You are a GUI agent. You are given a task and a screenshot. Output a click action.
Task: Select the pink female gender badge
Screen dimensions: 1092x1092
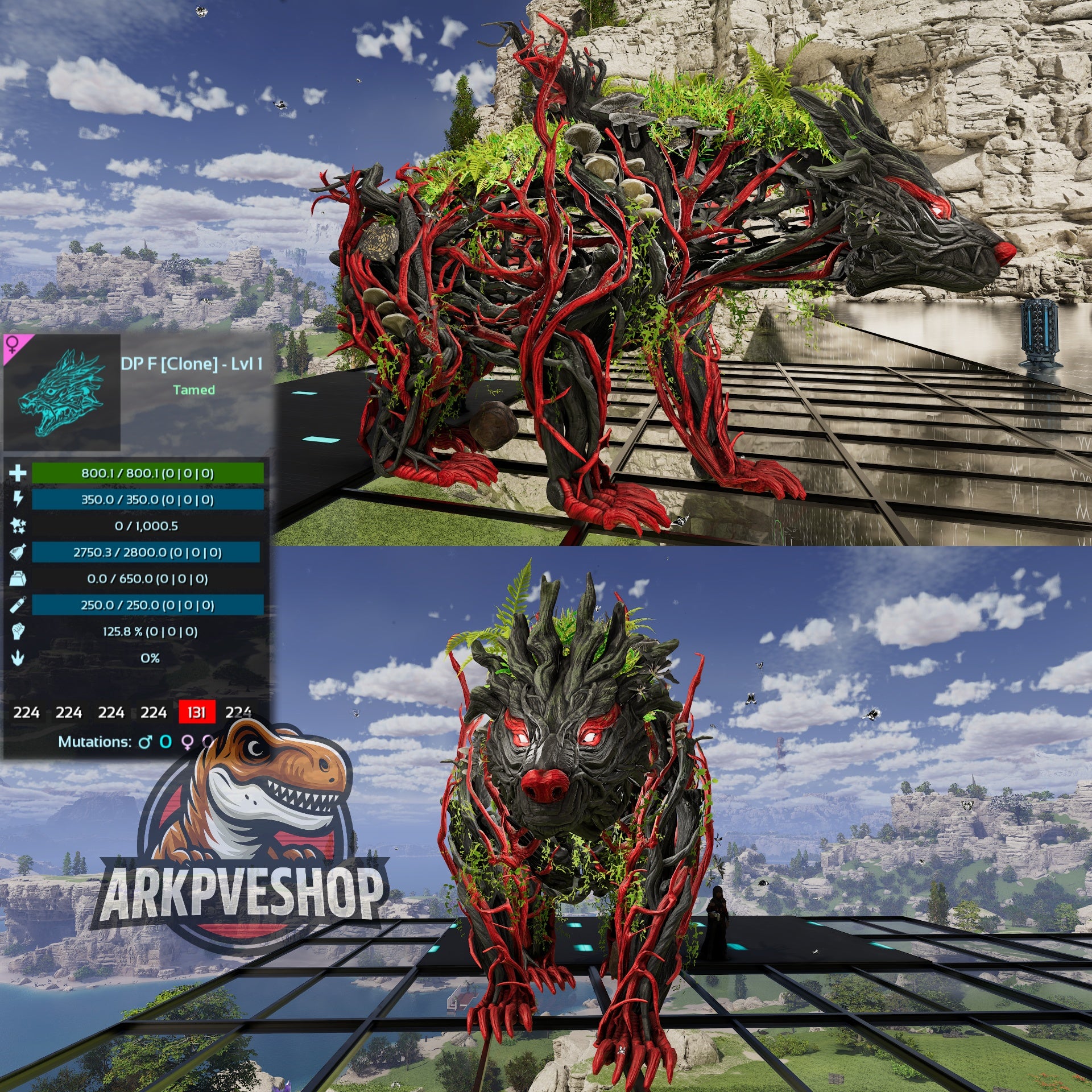(x=14, y=345)
